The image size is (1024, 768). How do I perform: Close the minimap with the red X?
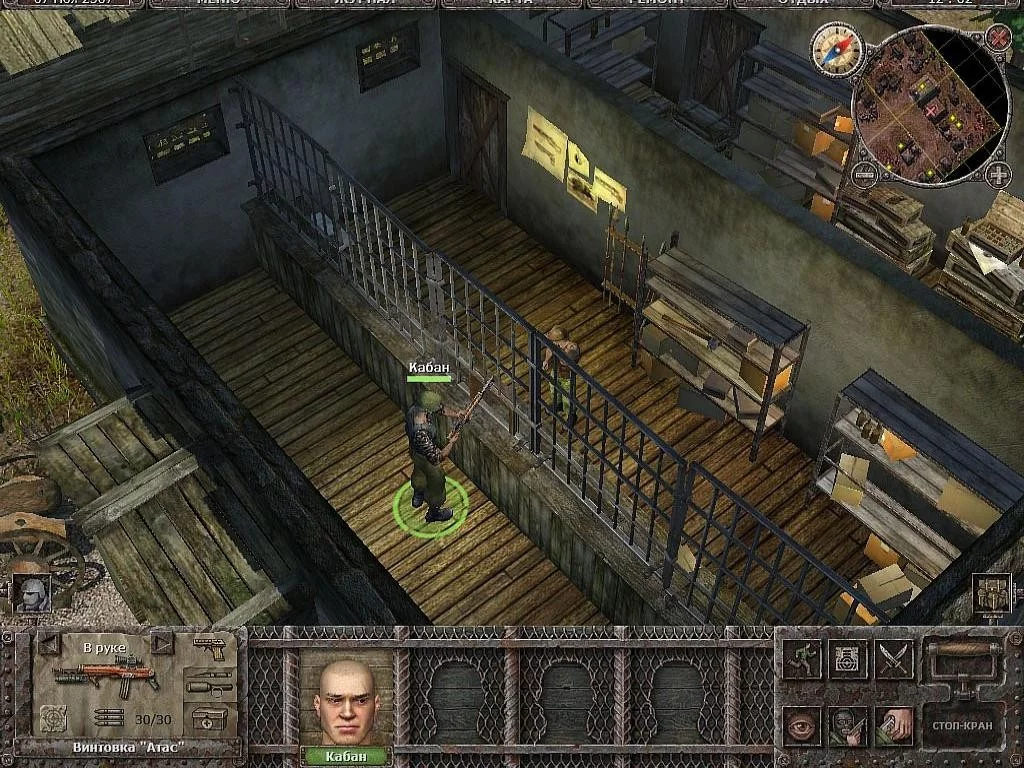coord(998,38)
